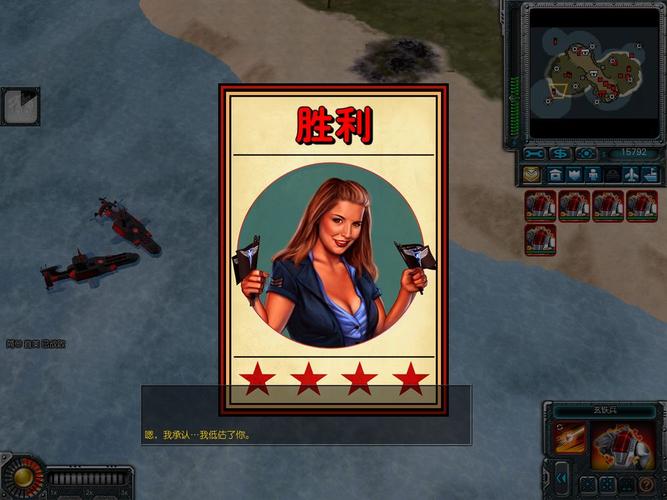Switch to the infantry production tab
The width and height of the screenshot is (667, 500).
click(x=593, y=174)
